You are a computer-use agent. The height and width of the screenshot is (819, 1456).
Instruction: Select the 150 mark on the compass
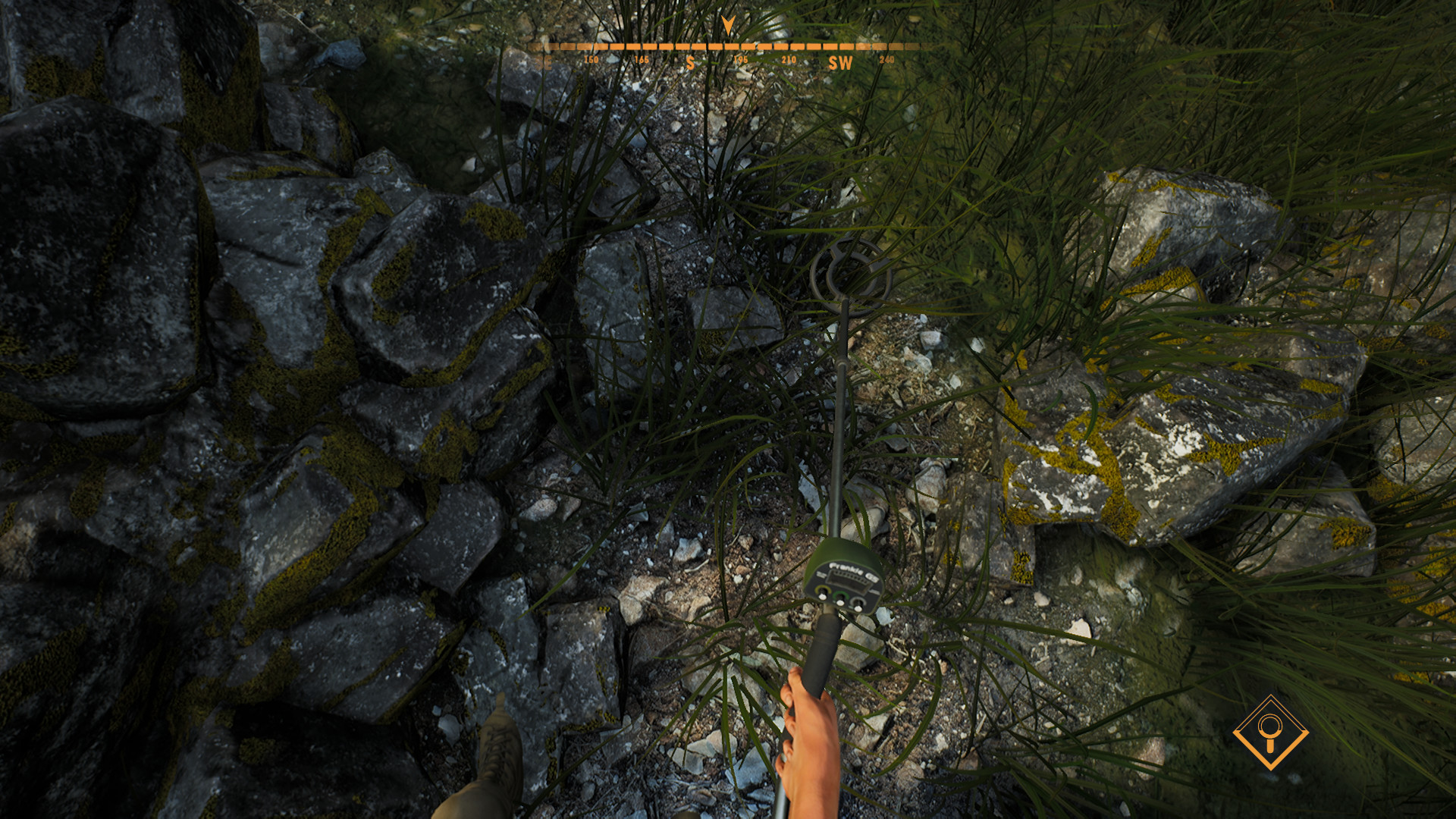(x=591, y=58)
